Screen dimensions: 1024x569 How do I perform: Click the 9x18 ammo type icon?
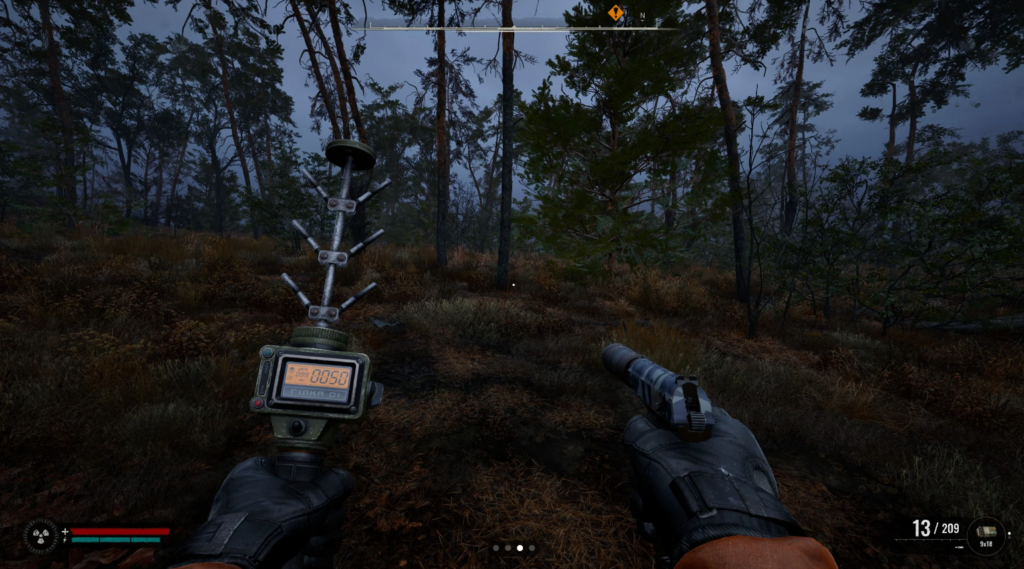(985, 535)
